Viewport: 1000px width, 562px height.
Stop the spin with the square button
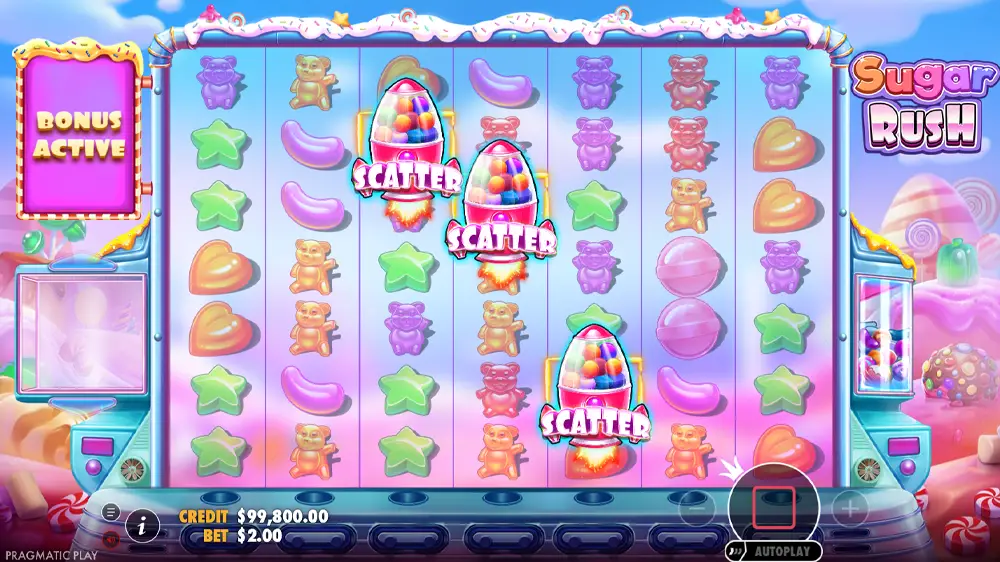(x=777, y=506)
